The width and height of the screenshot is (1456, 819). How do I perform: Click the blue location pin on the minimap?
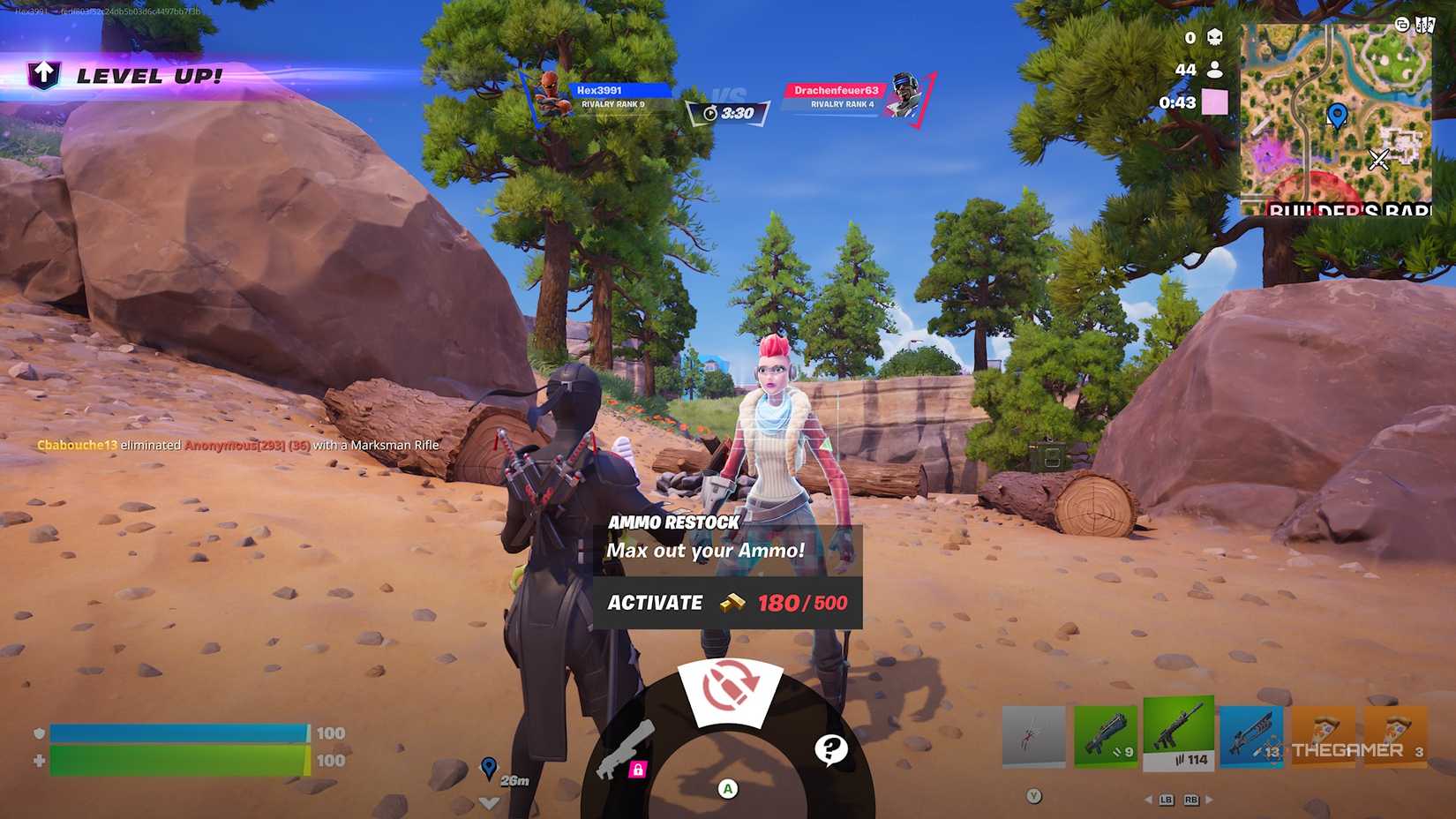(1339, 115)
